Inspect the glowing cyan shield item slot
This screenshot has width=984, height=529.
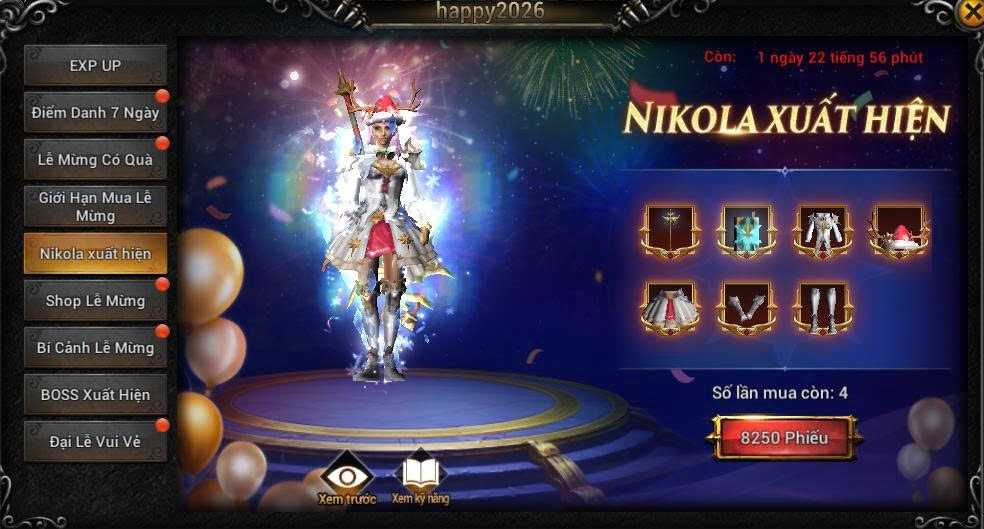(x=745, y=231)
